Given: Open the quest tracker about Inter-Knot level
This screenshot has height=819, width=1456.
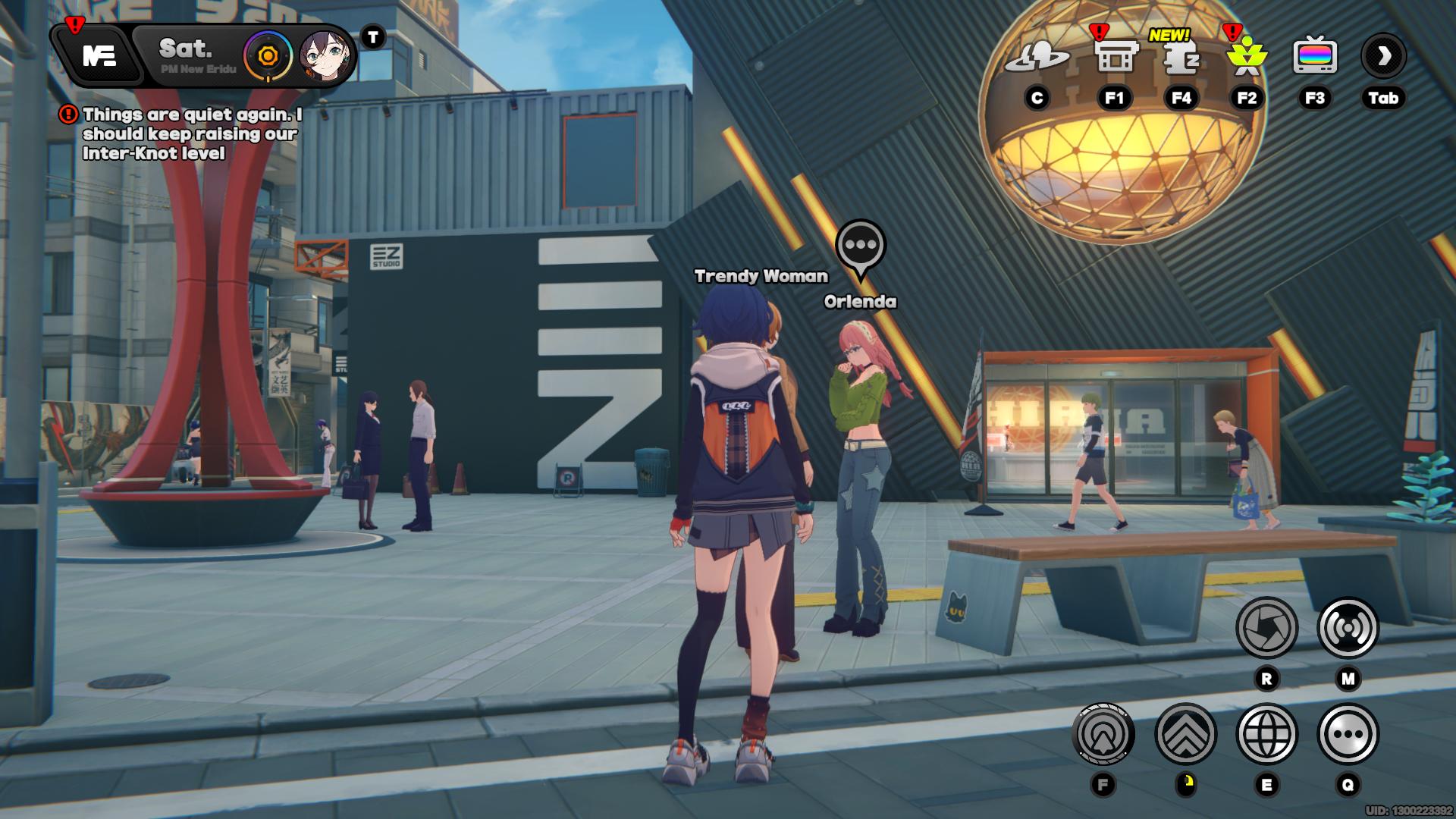Looking at the screenshot, I should pyautogui.click(x=191, y=134).
